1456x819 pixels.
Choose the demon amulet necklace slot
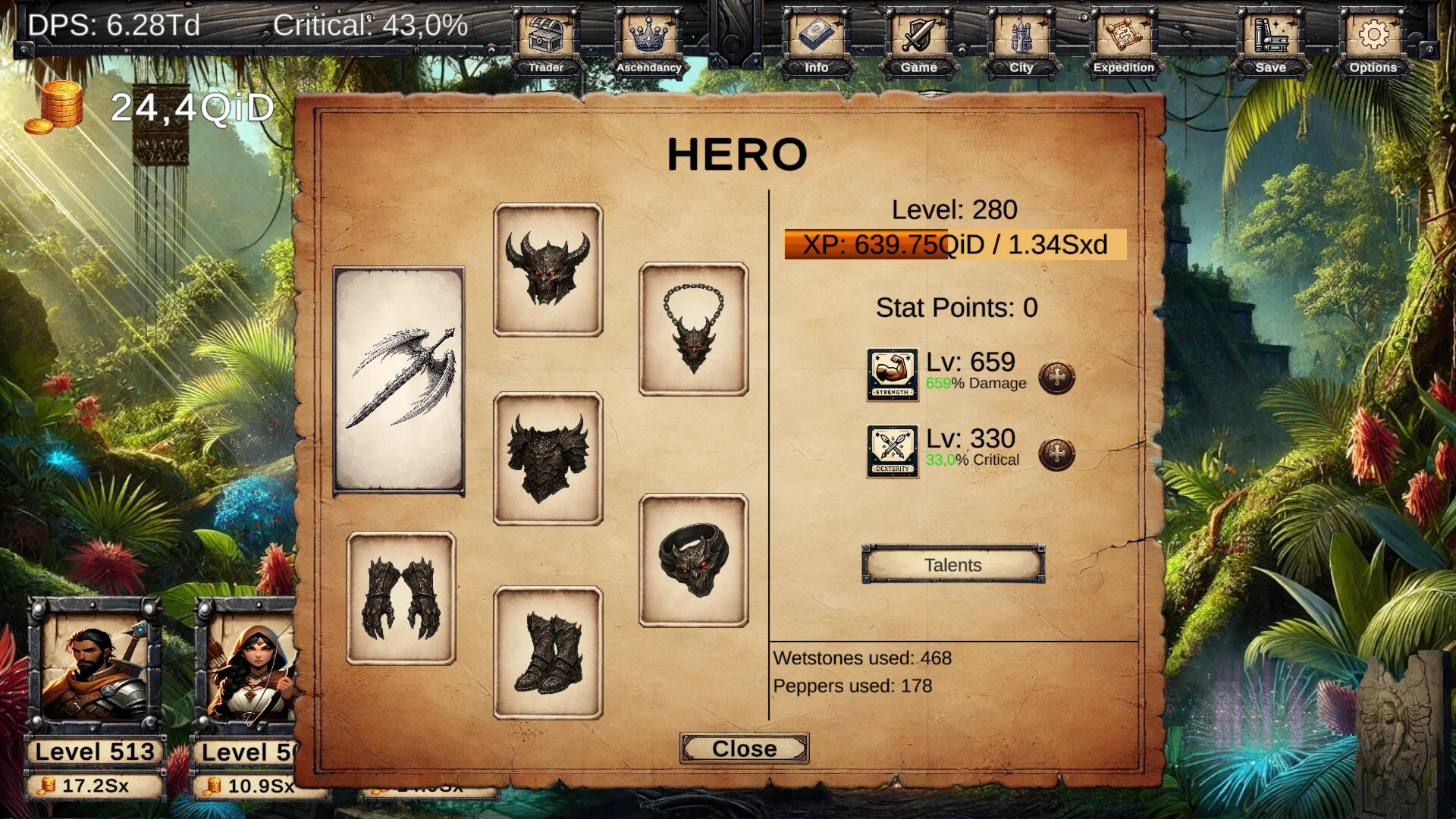693,329
